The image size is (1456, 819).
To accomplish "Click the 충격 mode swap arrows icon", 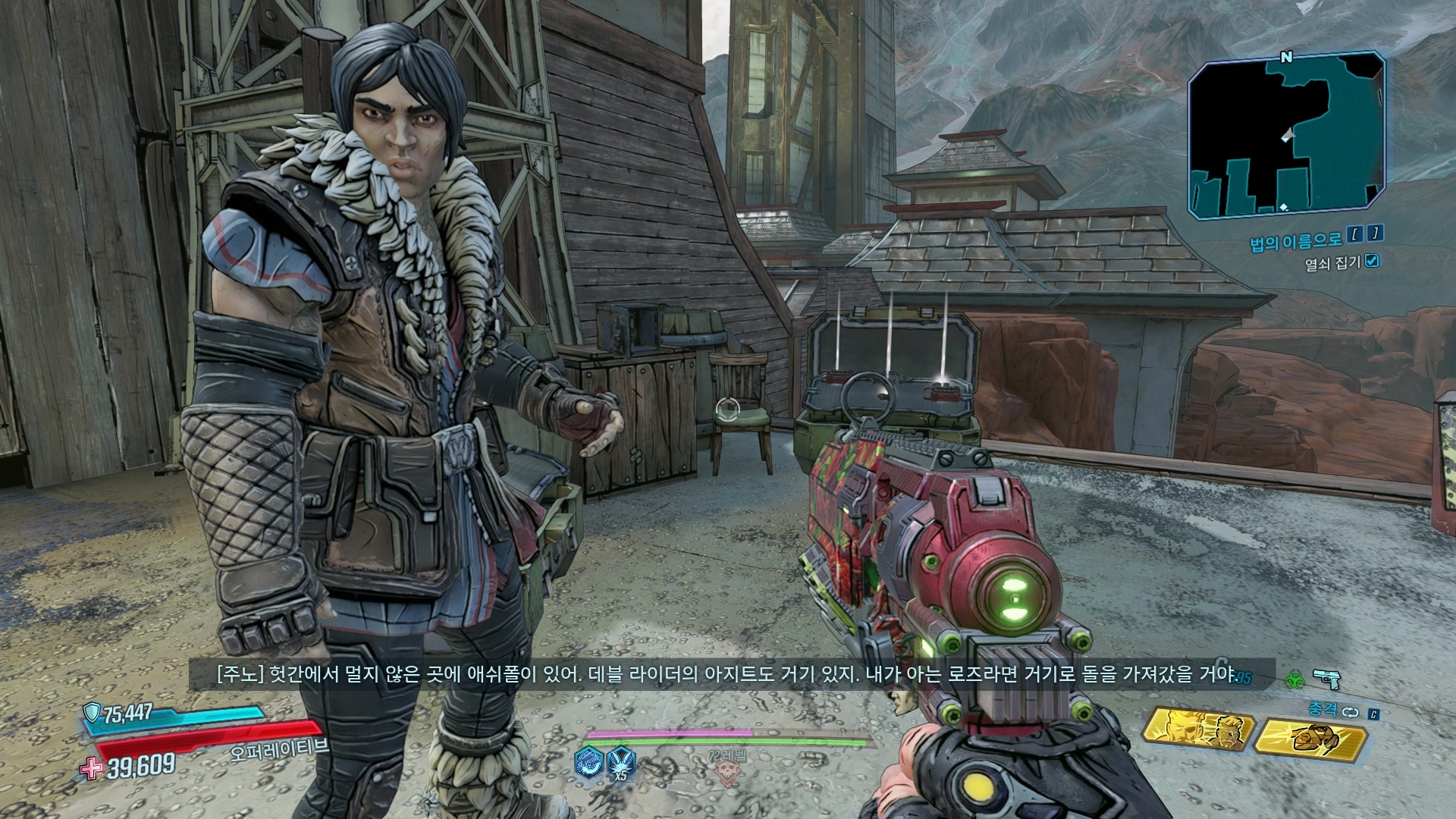I will coord(1349,713).
